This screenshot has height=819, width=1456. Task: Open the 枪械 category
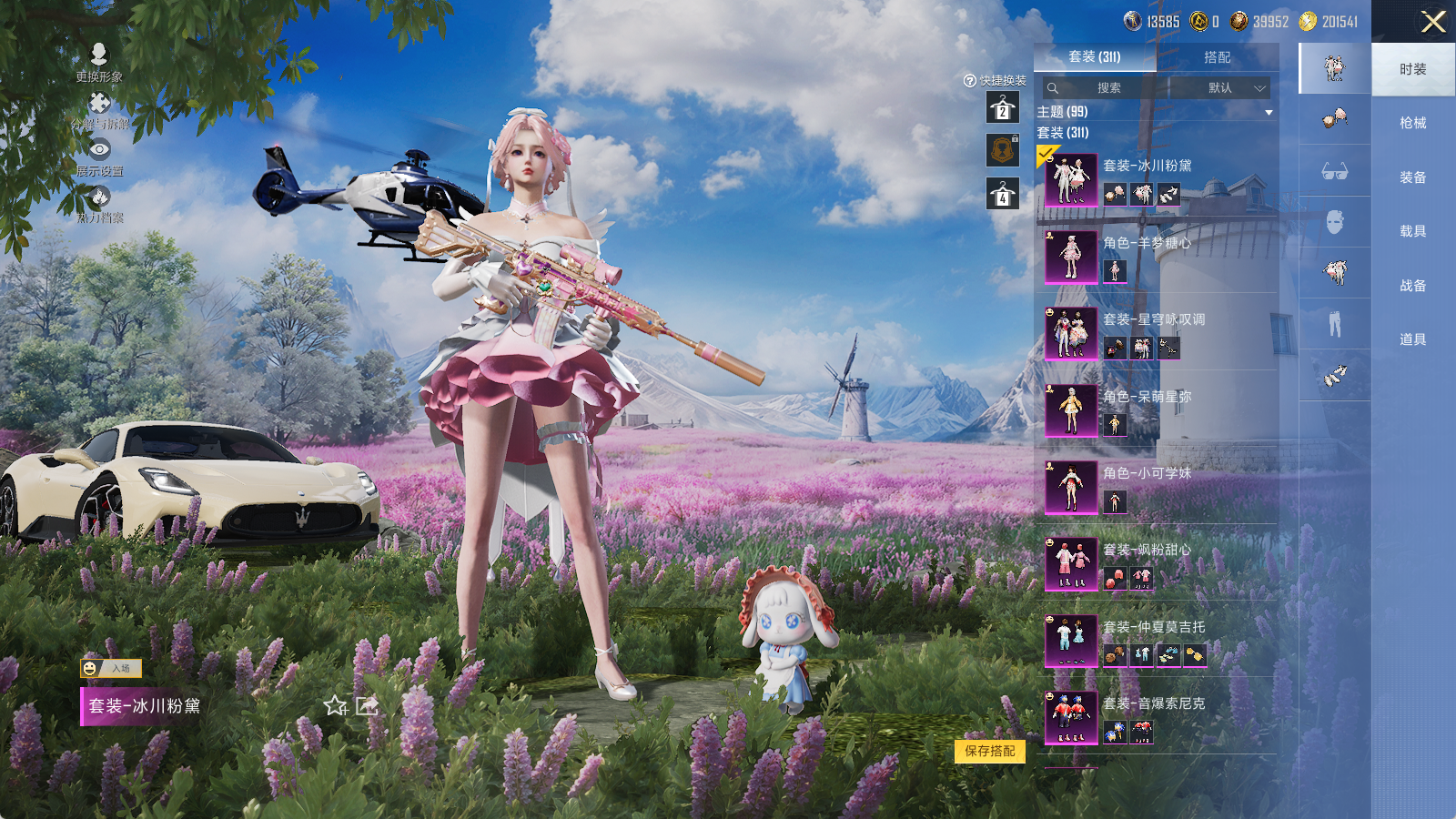click(x=1412, y=123)
